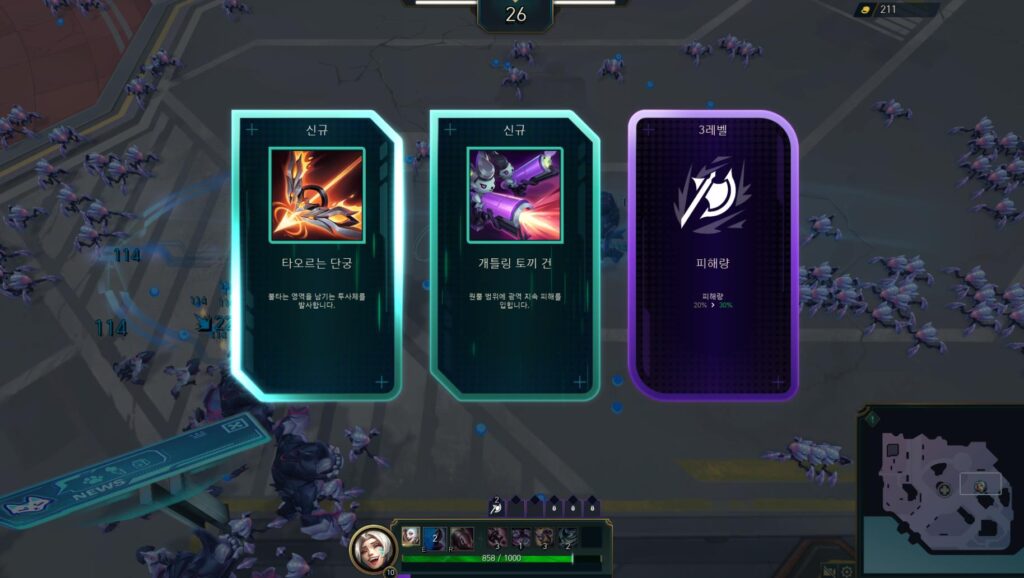Pick the 피해량 level 3 upgrade card

pos(712,255)
